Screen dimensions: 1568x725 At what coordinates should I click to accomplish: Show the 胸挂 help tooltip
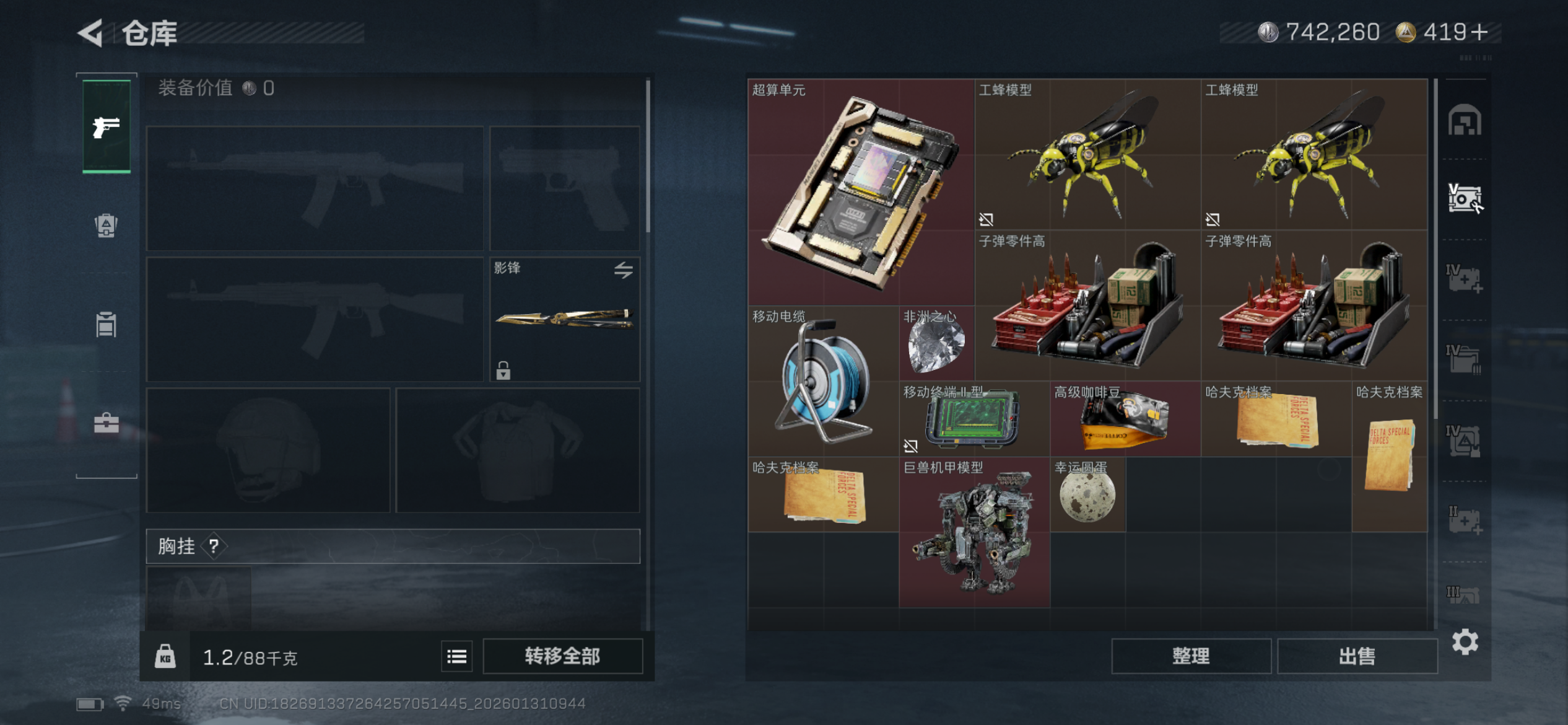click(x=214, y=546)
